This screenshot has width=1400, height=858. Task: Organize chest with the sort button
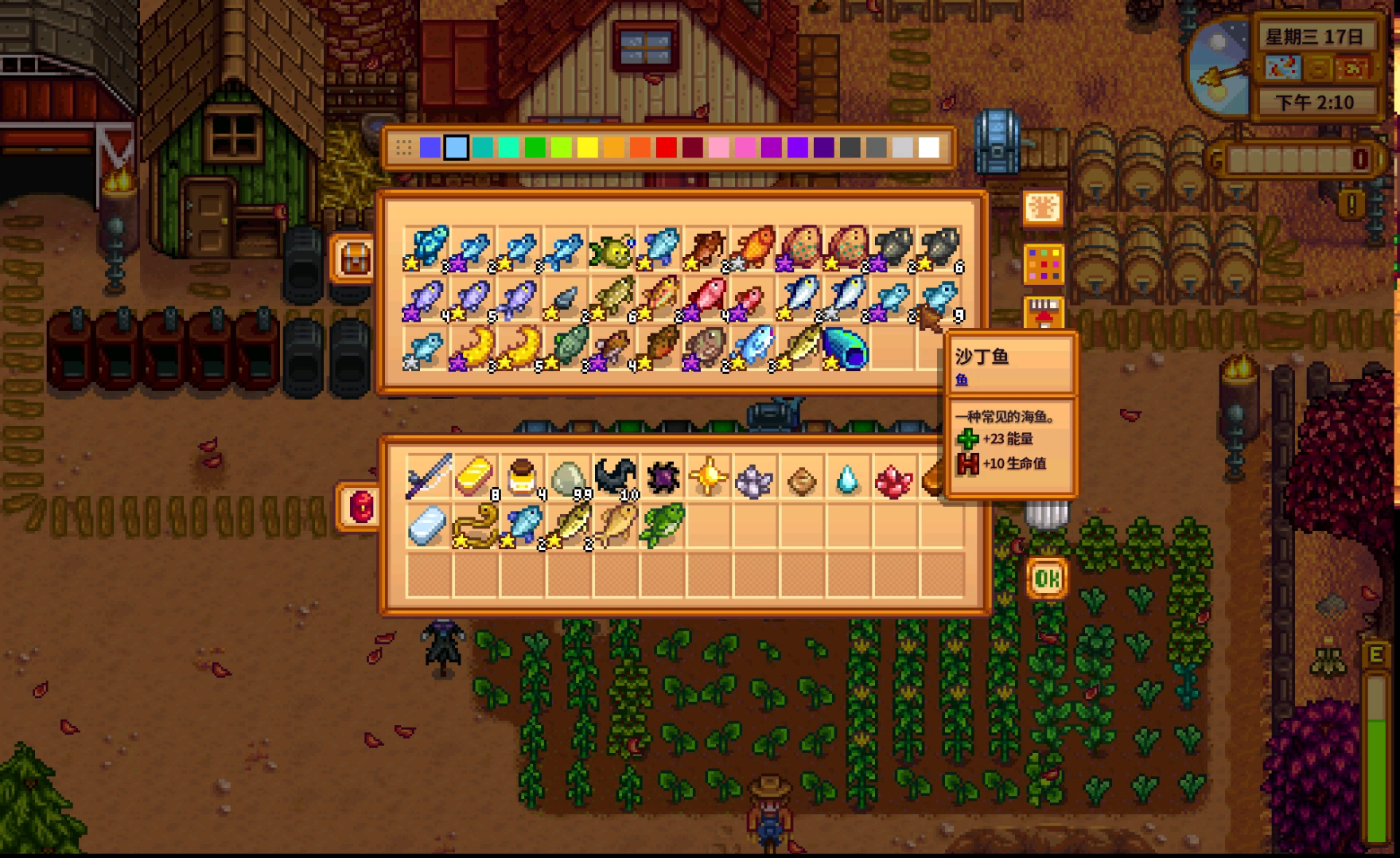coord(1043,209)
